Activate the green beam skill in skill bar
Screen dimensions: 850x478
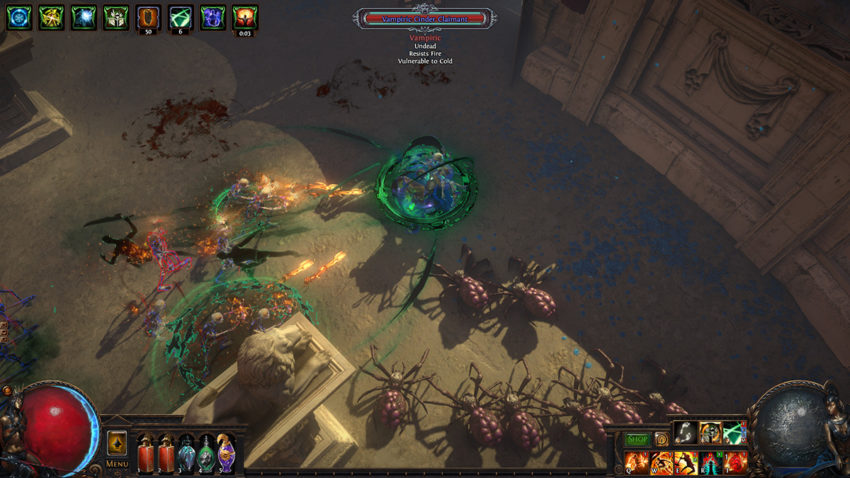[x=735, y=432]
